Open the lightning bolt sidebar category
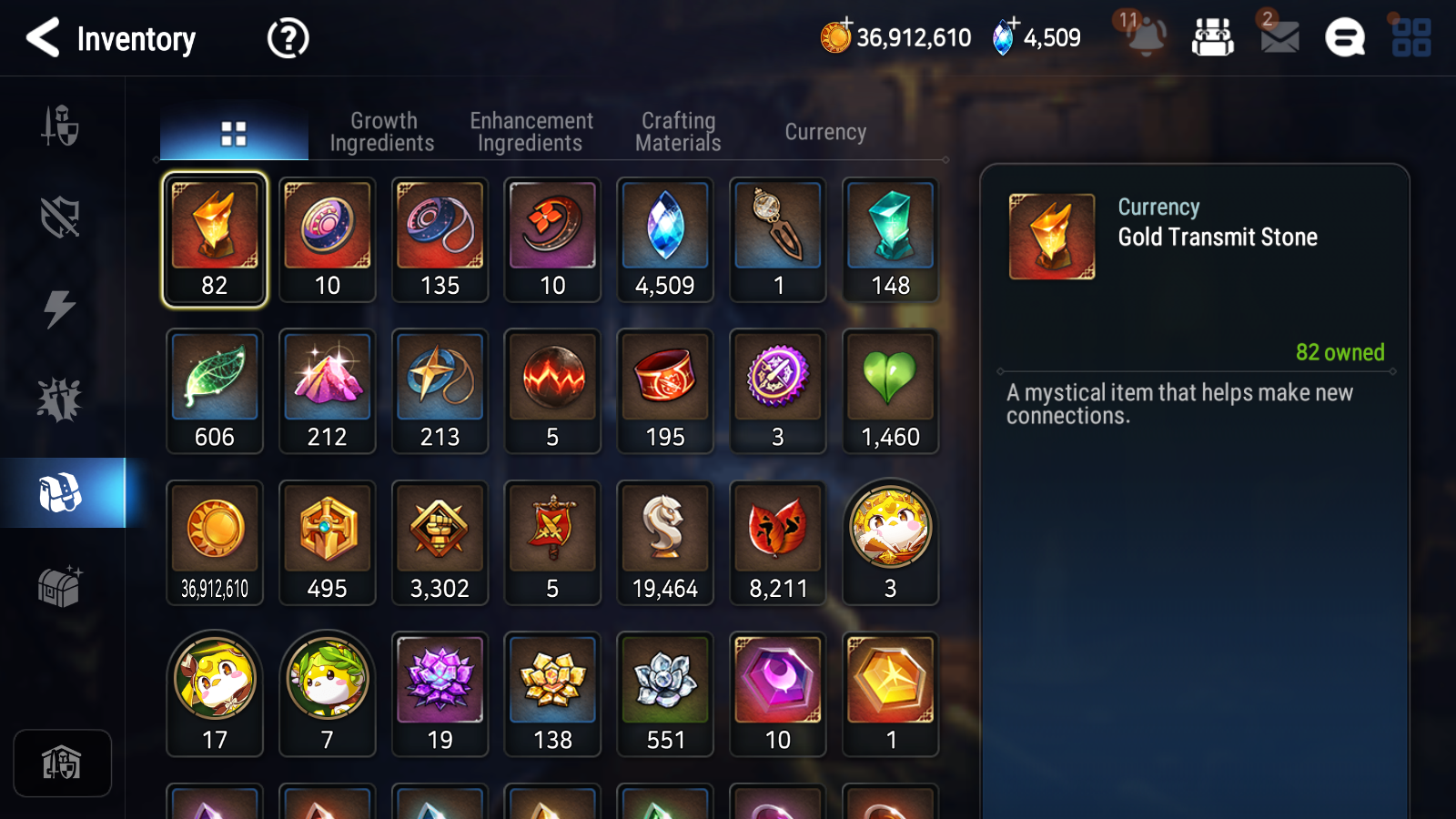 [x=60, y=308]
